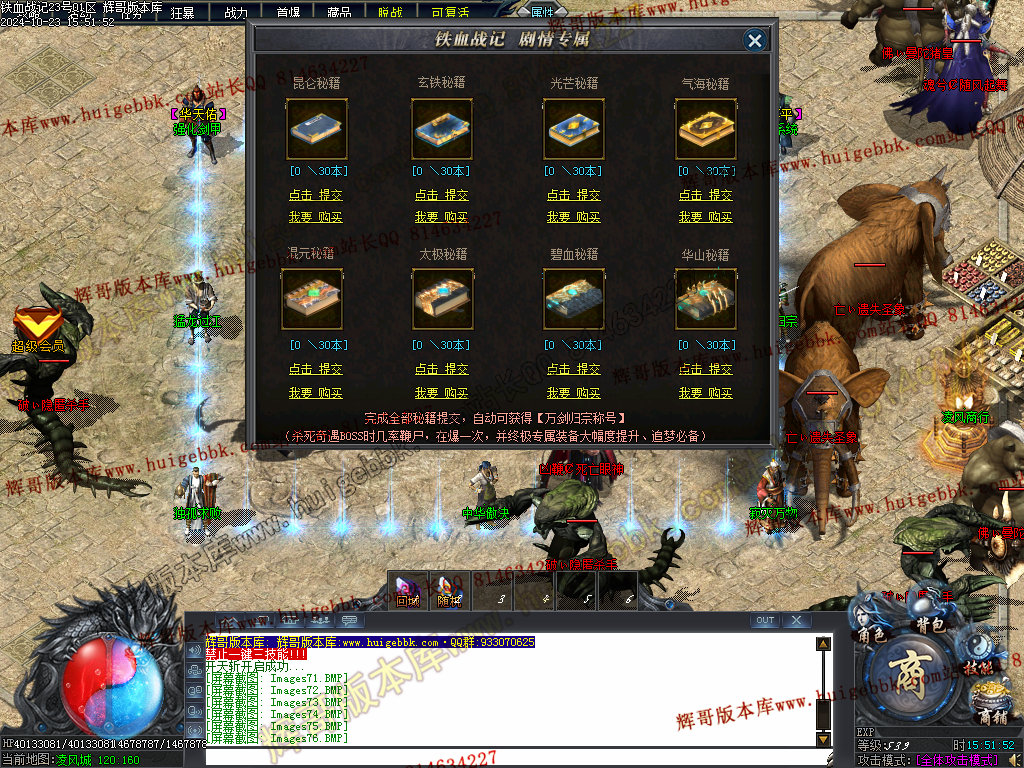The image size is (1024, 768).
Task: Buy the 华山秘籍 through 我要购买
Action: point(706,393)
